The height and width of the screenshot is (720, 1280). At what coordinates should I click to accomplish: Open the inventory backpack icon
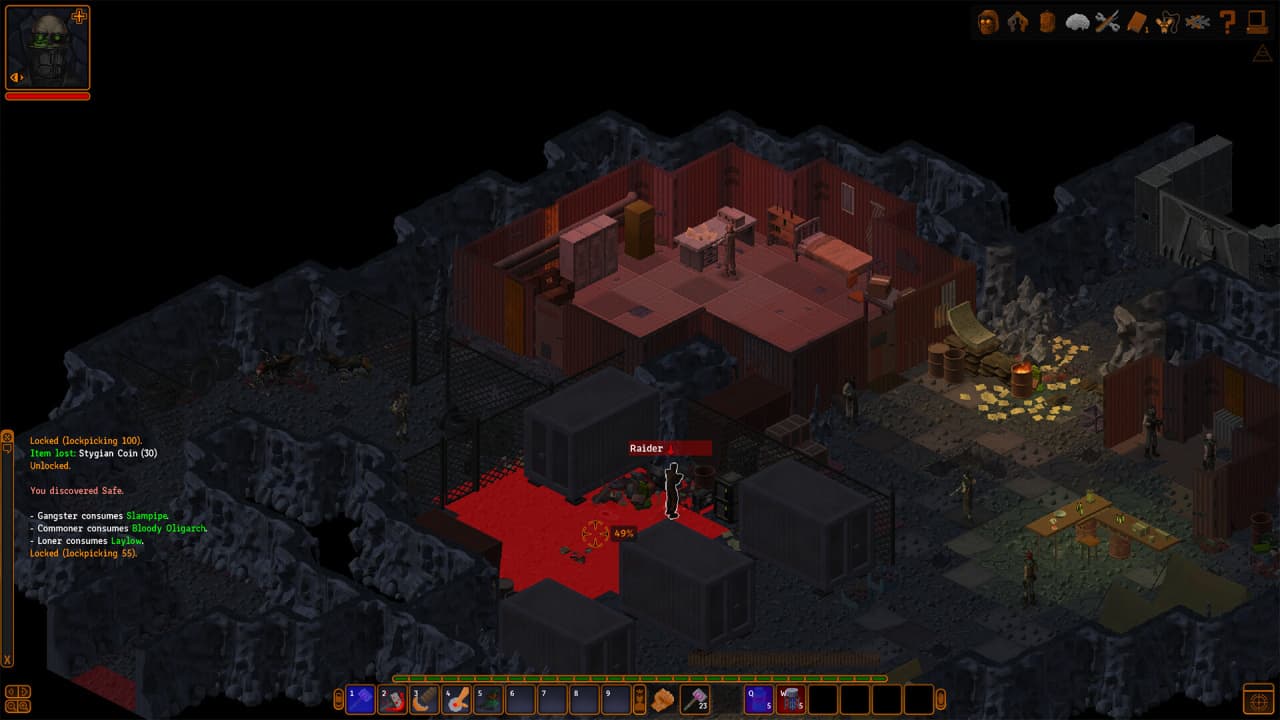coord(1047,22)
